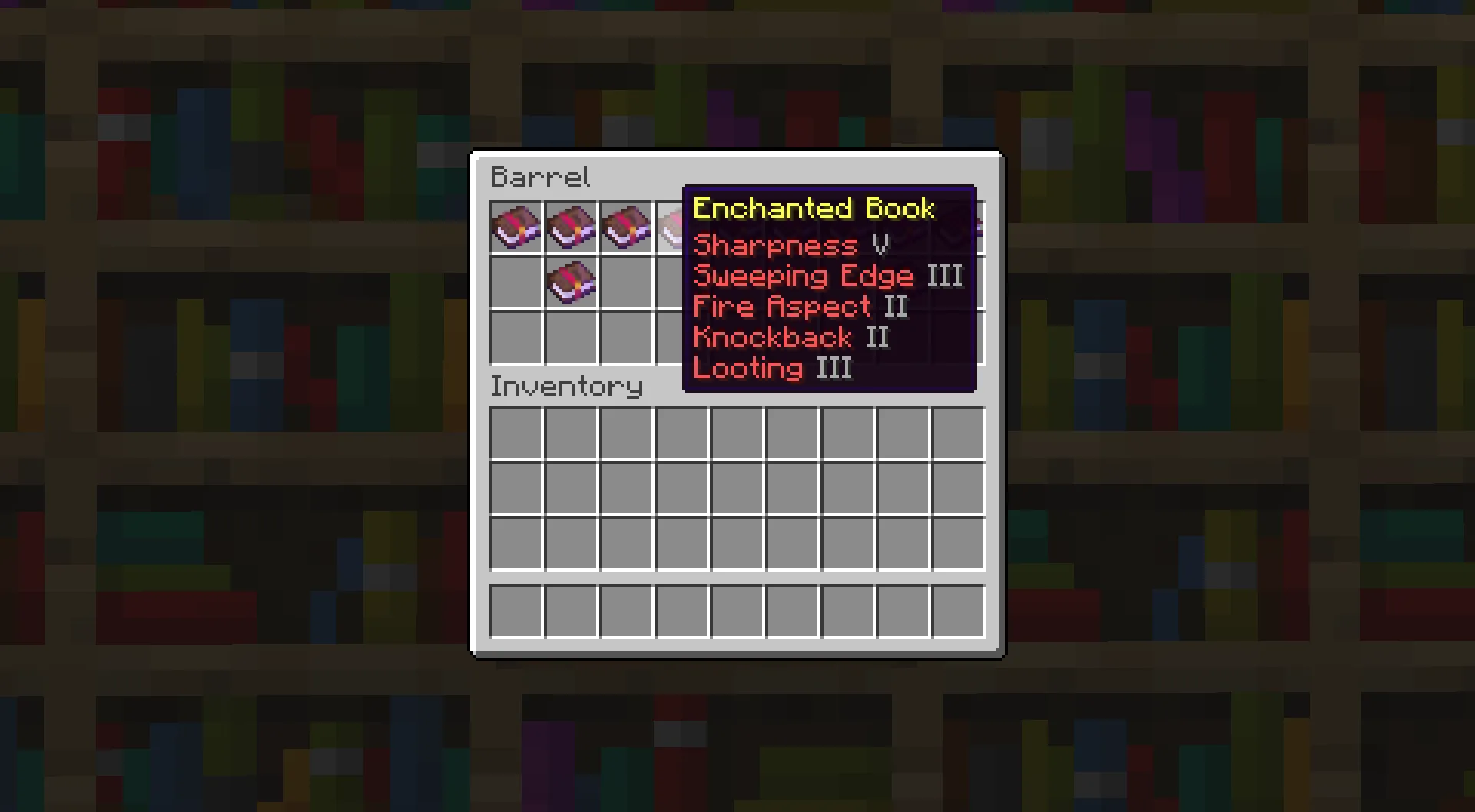
Task: Select the third enchanted book in the barrel
Action: tap(625, 227)
